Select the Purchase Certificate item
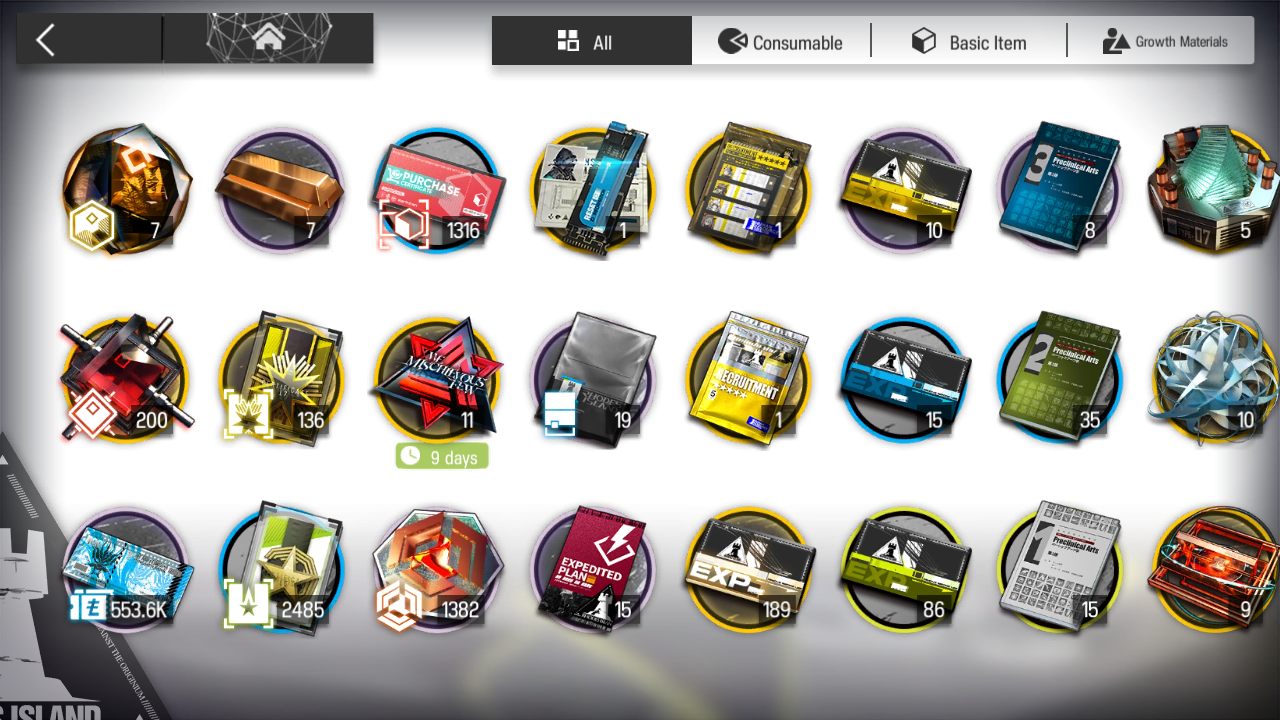The width and height of the screenshot is (1280, 720). coord(435,190)
